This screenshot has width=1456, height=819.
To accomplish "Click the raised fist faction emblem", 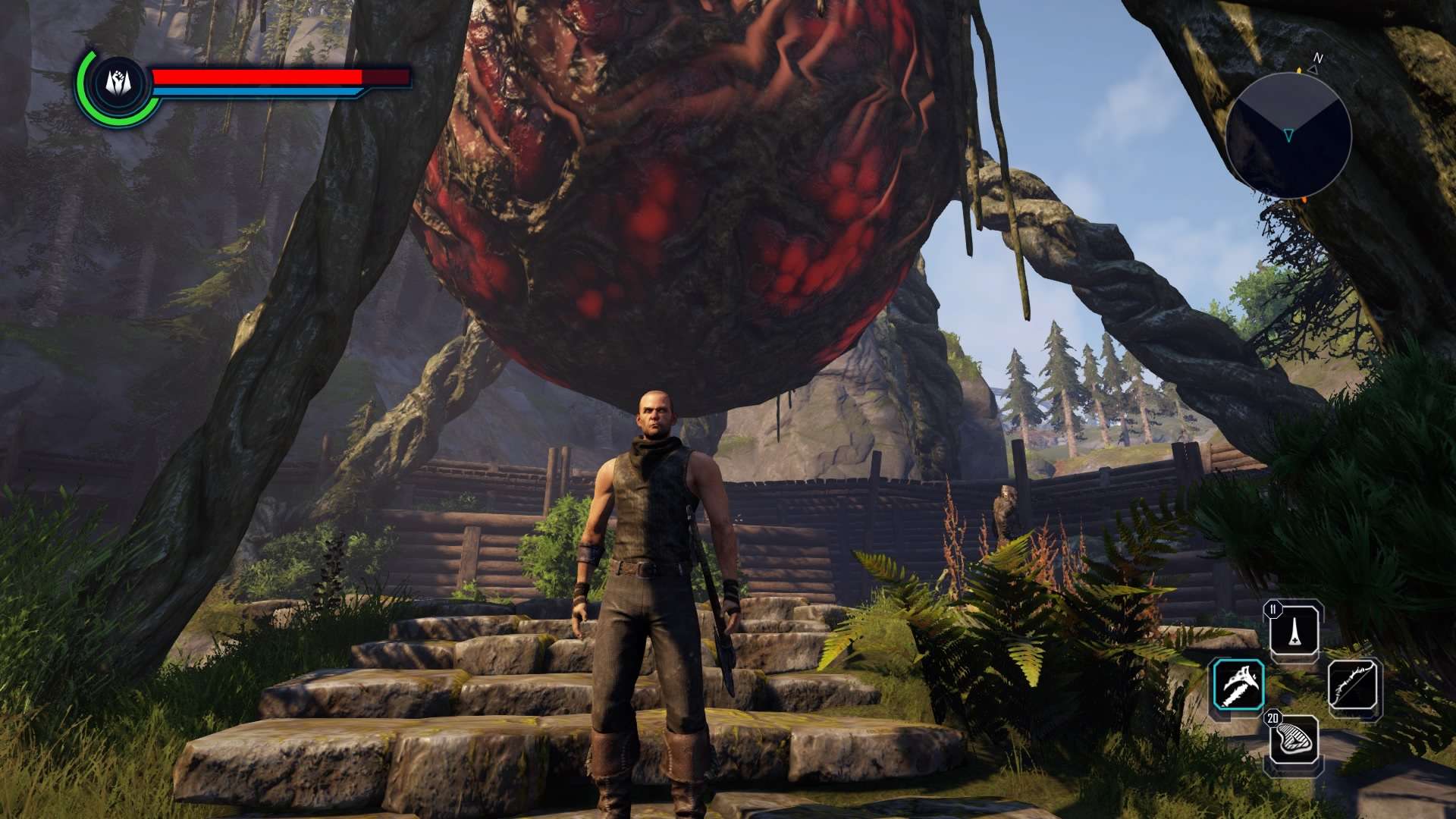I will point(118,83).
